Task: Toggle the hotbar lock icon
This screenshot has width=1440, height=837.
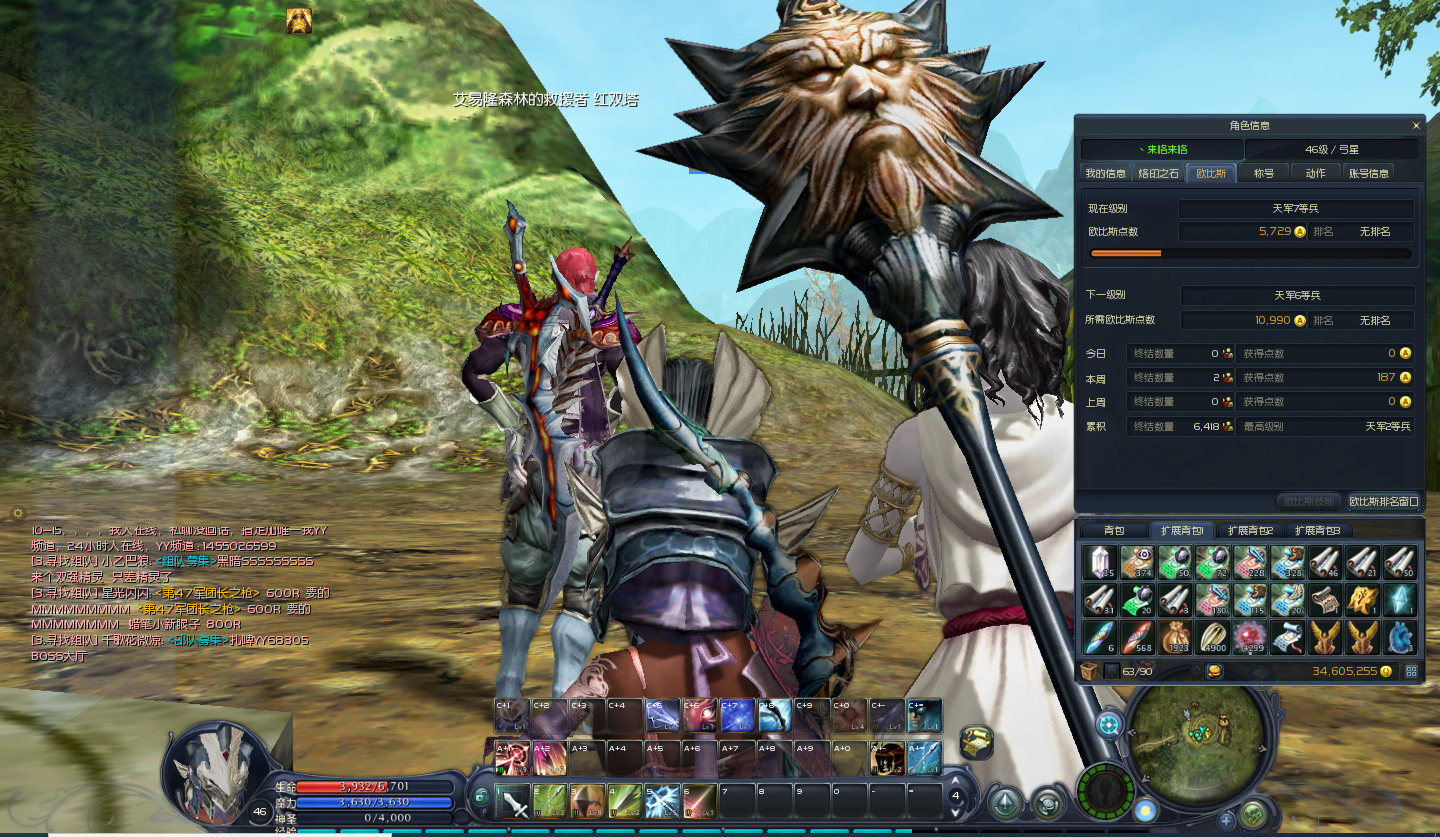Action: pyautogui.click(x=481, y=796)
